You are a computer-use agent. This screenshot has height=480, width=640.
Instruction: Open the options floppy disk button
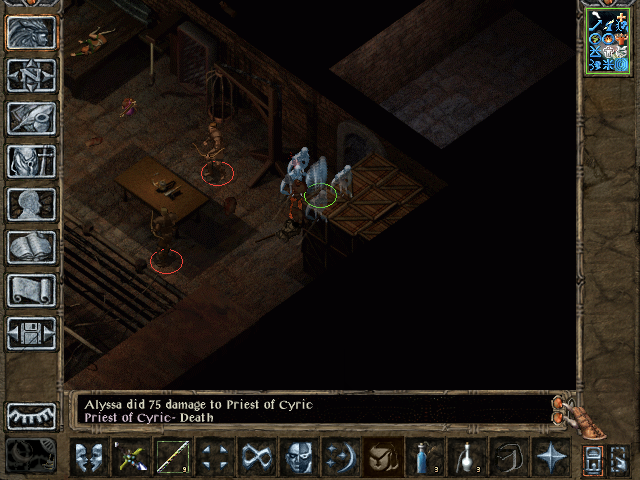coord(32,333)
